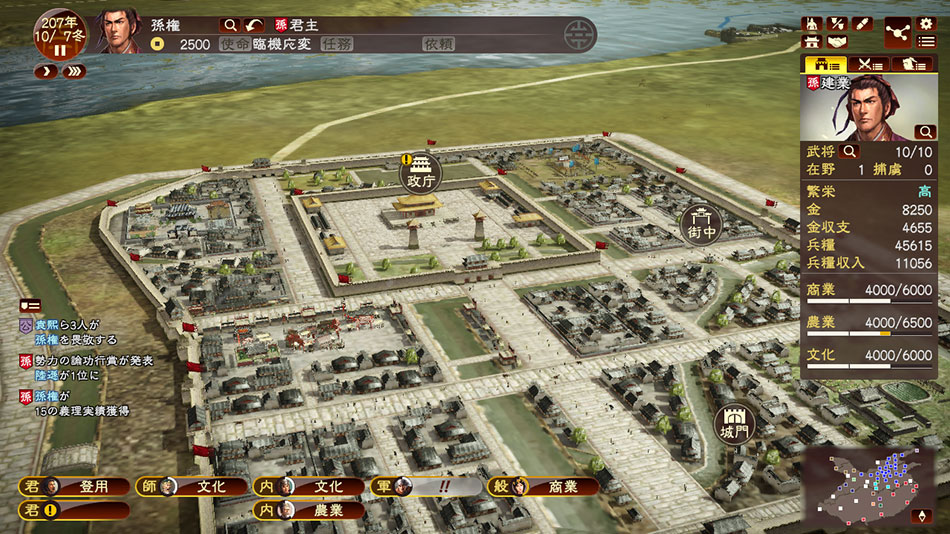The width and height of the screenshot is (950, 534).
Task: Select the 城門 city gate marker
Action: [x=734, y=425]
